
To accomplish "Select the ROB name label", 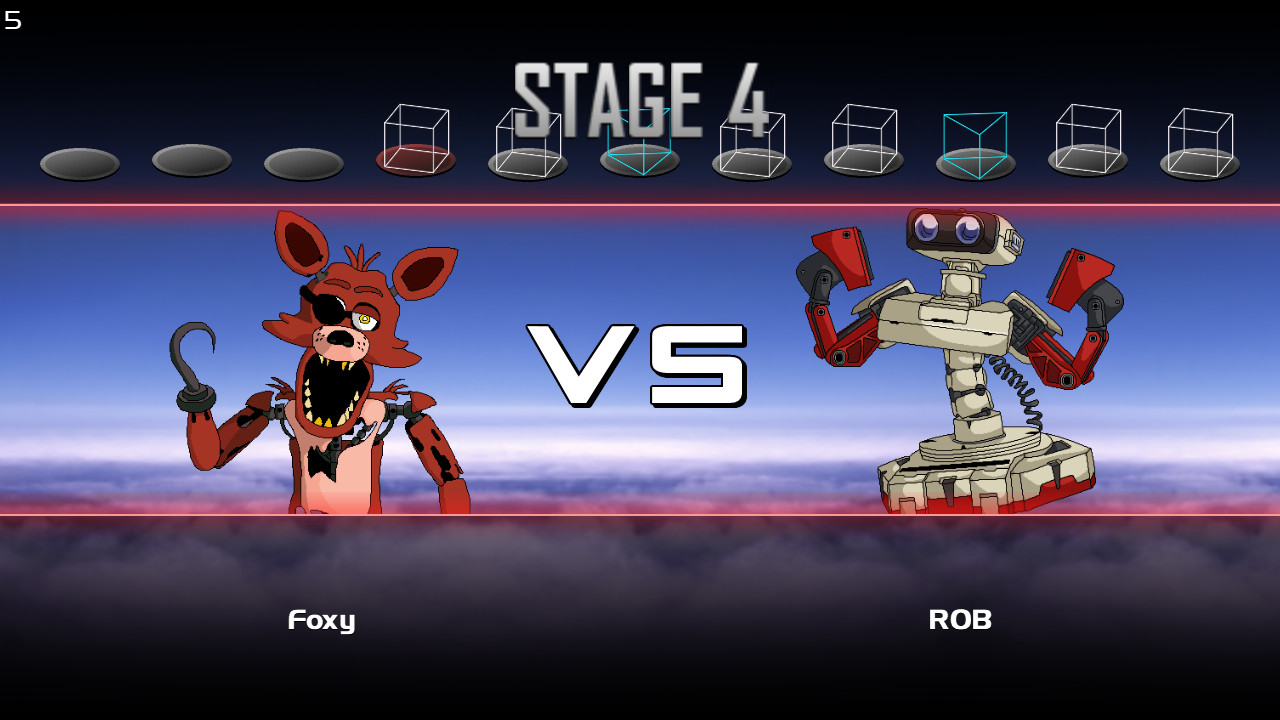I will tap(960, 620).
